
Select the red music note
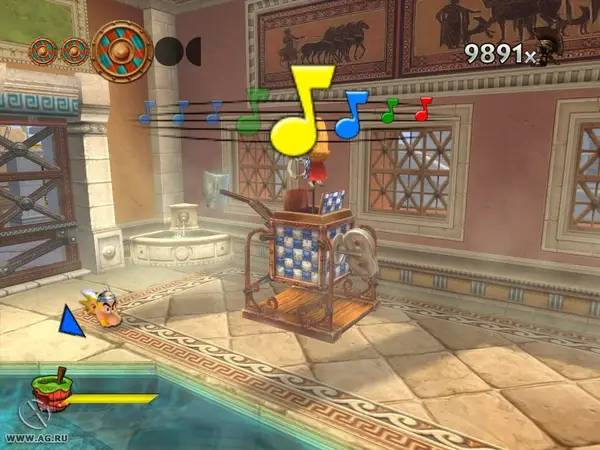pyautogui.click(x=423, y=108)
